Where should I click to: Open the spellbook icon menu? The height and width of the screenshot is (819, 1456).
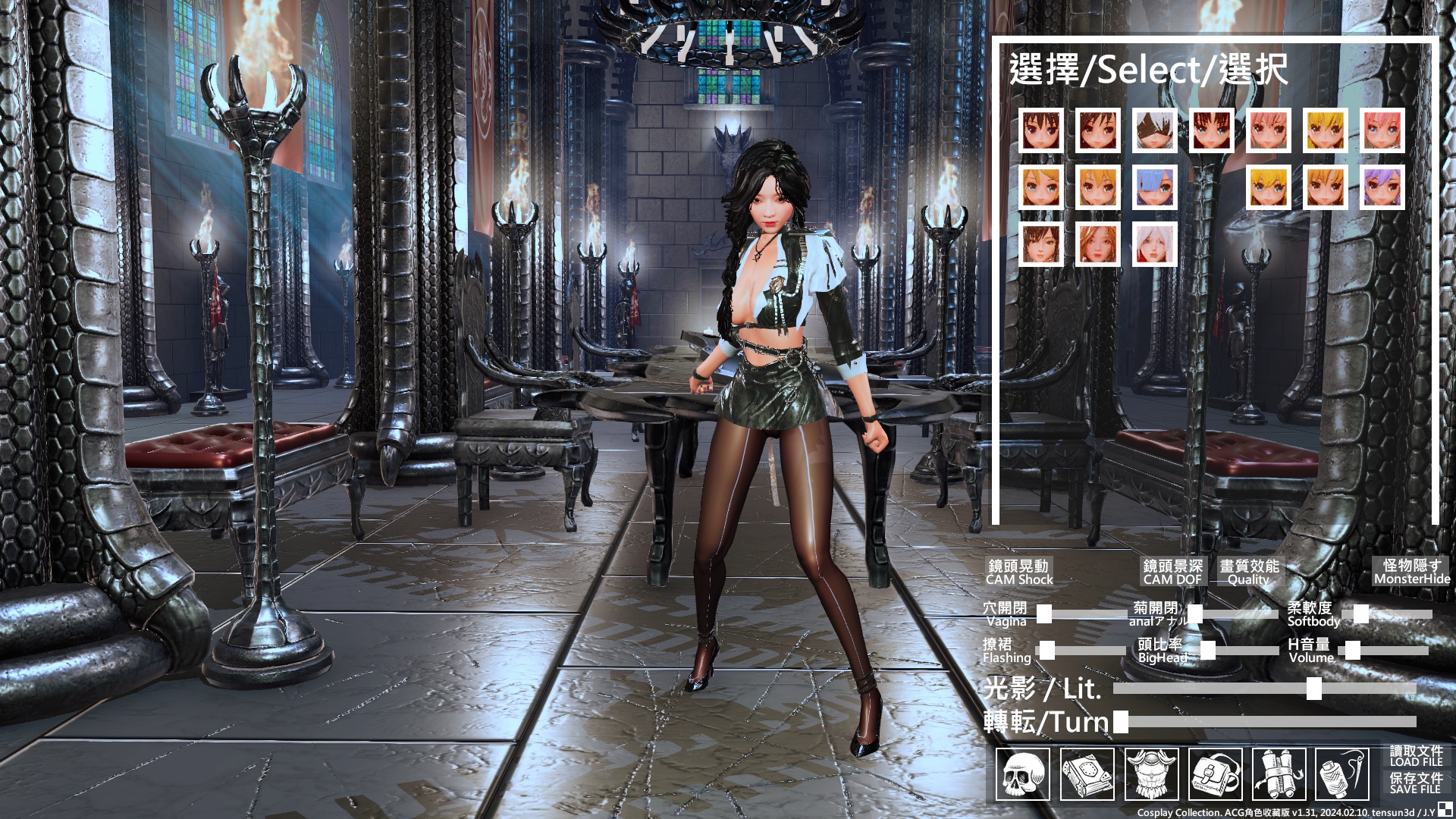pyautogui.click(x=1087, y=774)
